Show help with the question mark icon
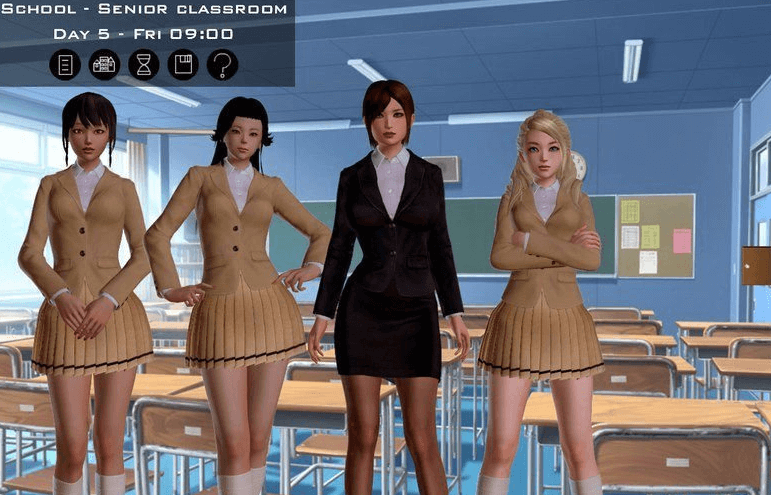 (222, 65)
